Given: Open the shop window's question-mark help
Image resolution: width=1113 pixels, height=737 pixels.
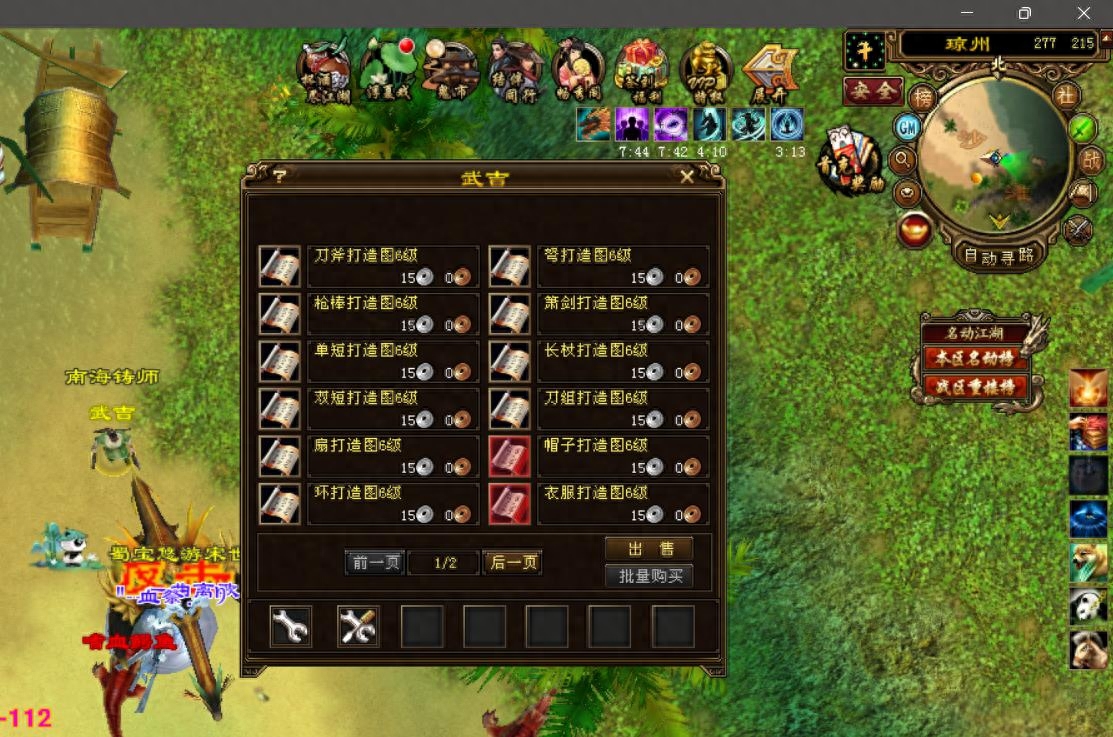Looking at the screenshot, I should tap(279, 176).
